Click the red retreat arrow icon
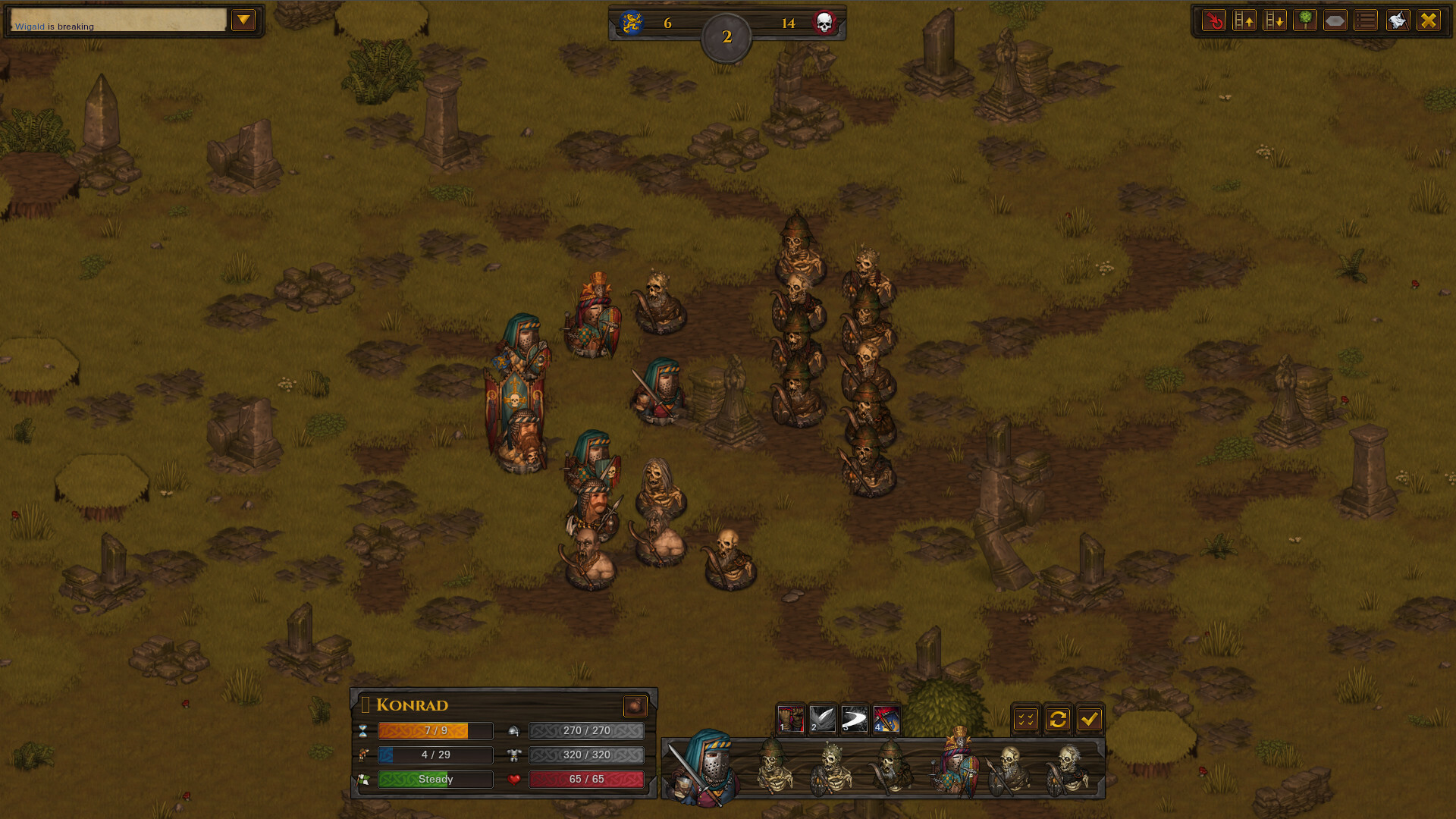1456x819 pixels. point(1214,20)
